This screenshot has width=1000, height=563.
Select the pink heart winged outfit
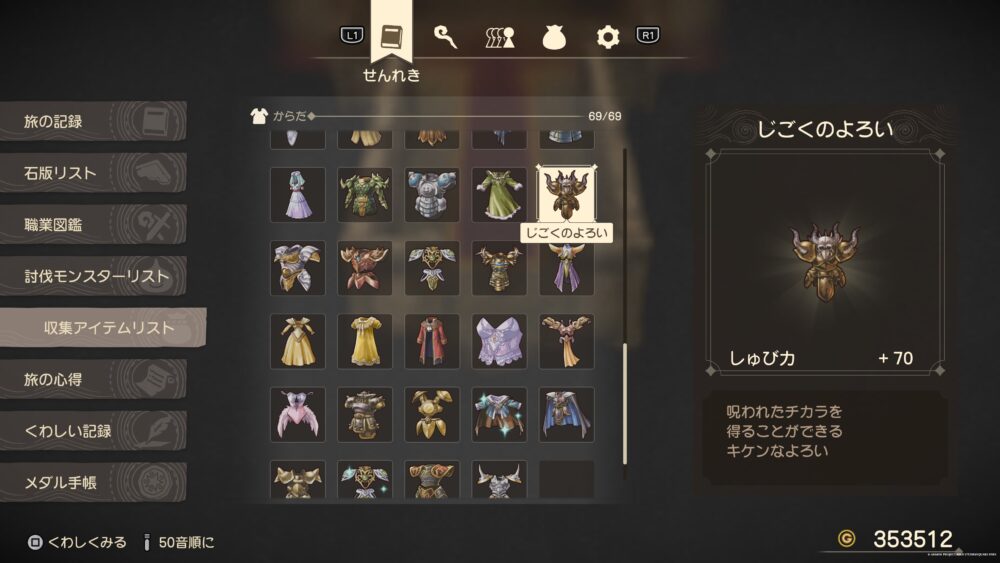297,414
